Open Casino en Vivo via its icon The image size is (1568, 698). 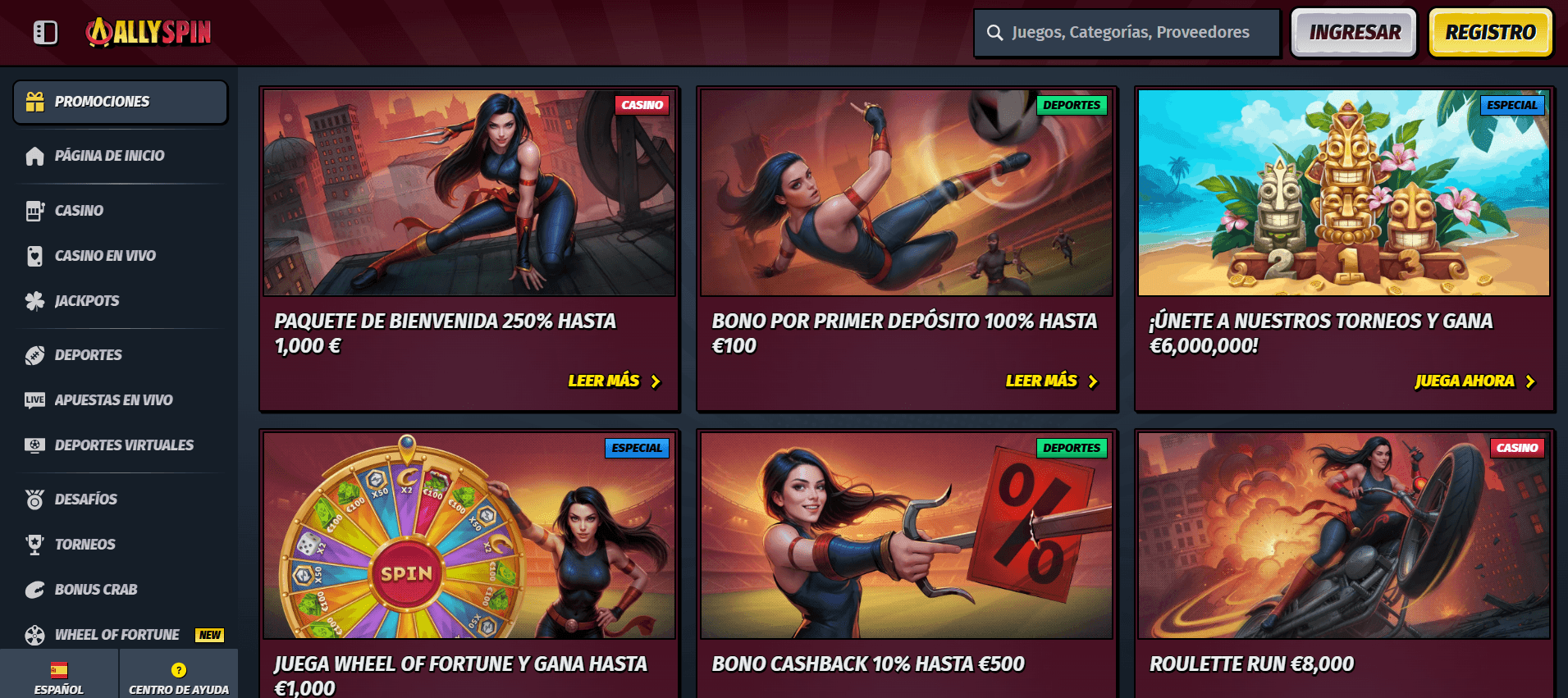coord(34,255)
